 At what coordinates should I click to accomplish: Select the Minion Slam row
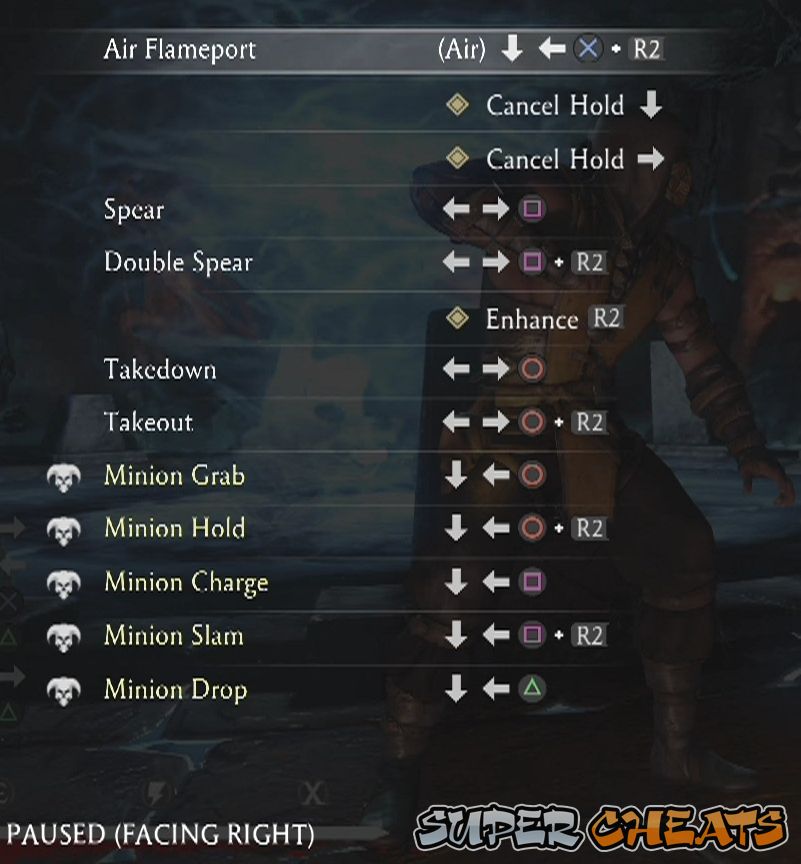tap(174, 636)
